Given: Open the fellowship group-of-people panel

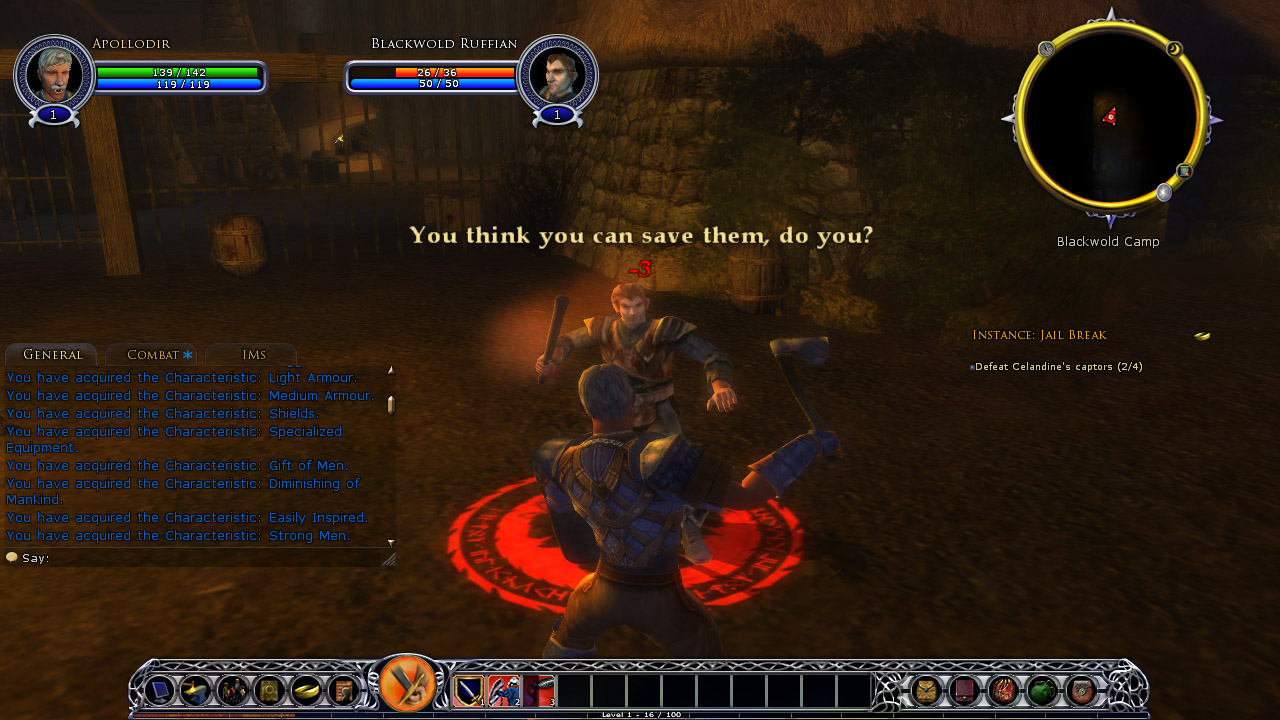Looking at the screenshot, I should tap(233, 690).
